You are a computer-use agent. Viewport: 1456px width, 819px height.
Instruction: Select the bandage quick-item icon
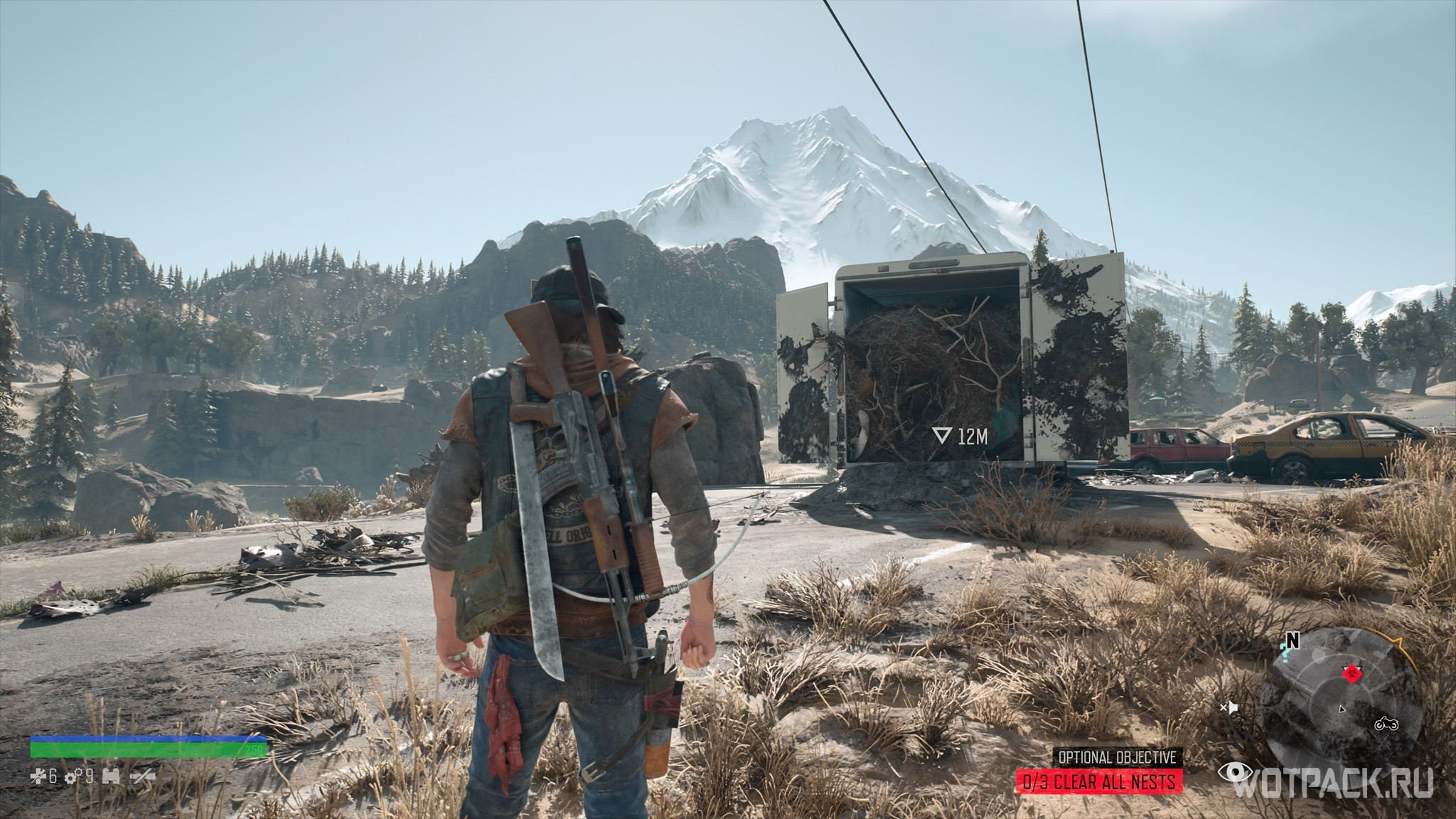(38, 776)
